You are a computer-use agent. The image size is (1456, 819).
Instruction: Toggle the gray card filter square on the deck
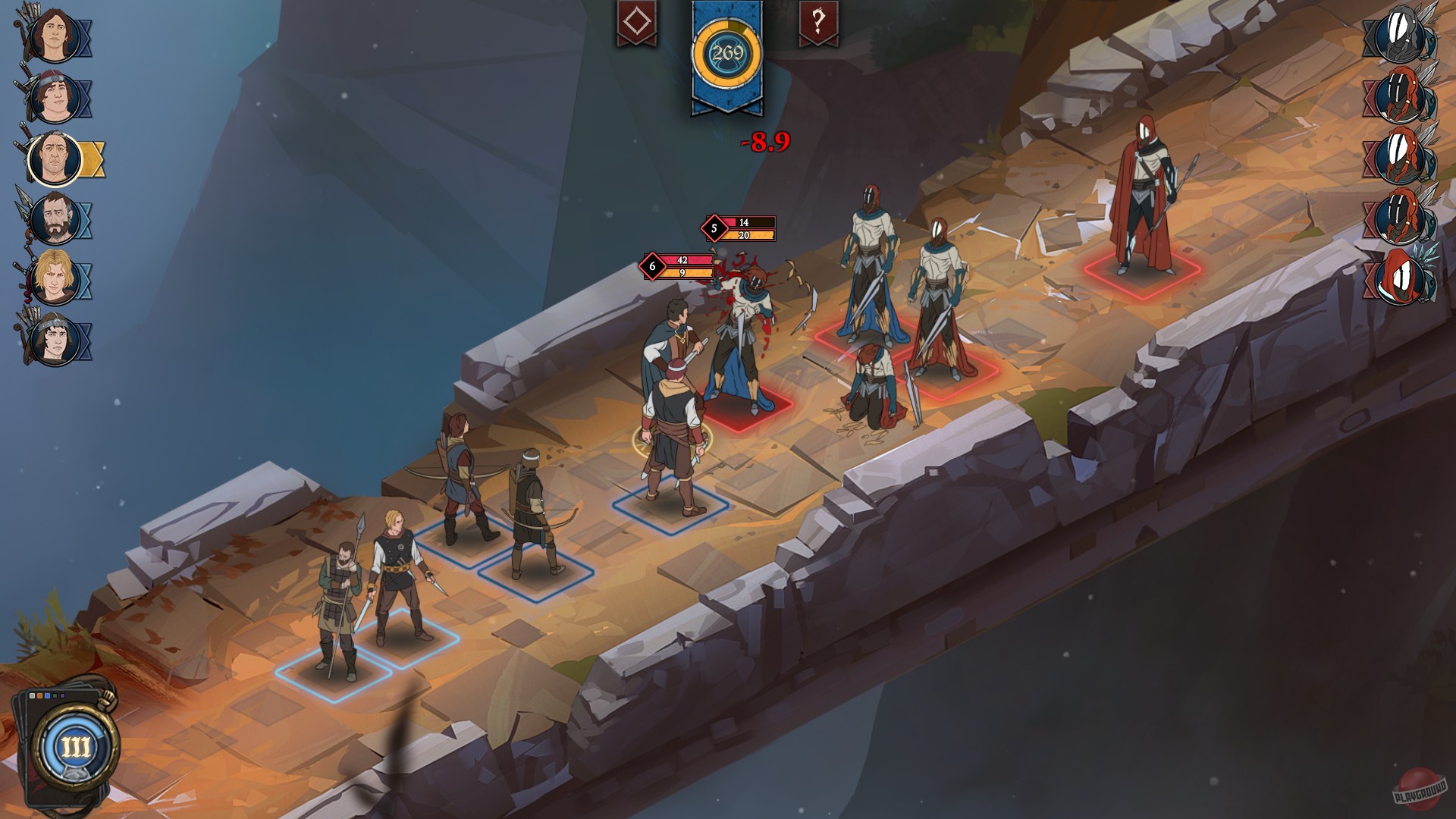32,695
